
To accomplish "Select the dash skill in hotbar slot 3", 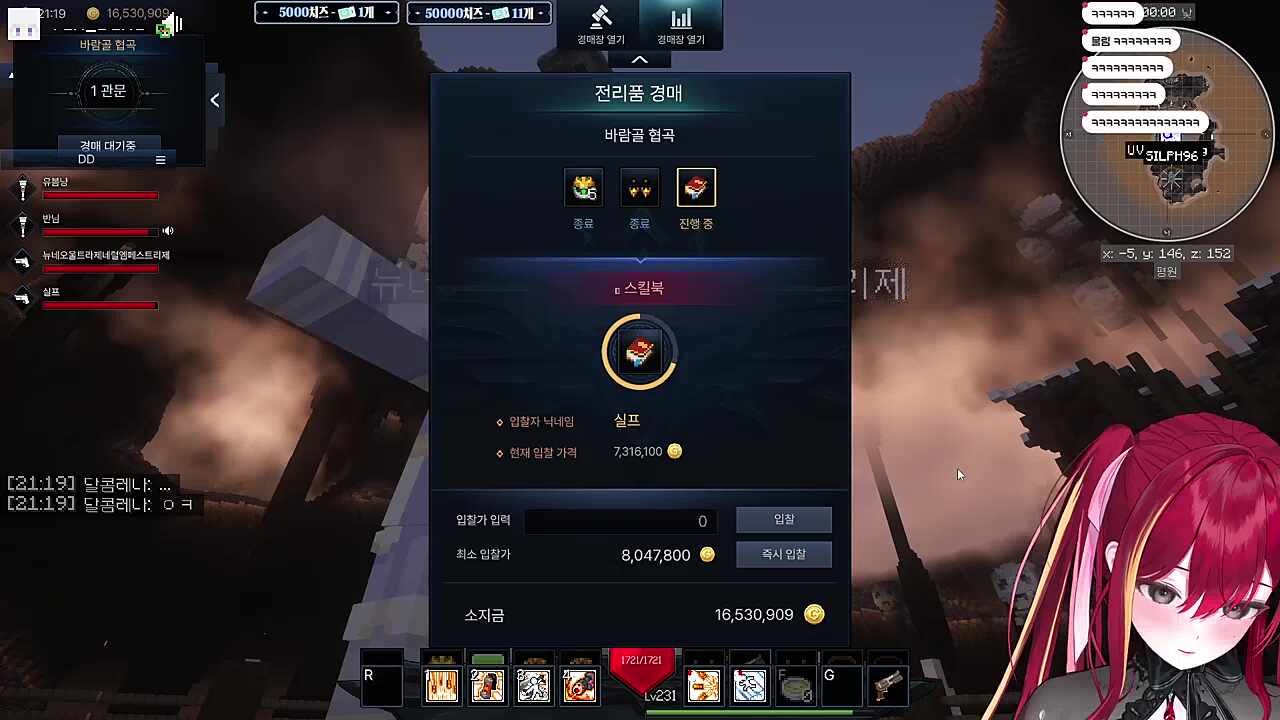I will [533, 685].
